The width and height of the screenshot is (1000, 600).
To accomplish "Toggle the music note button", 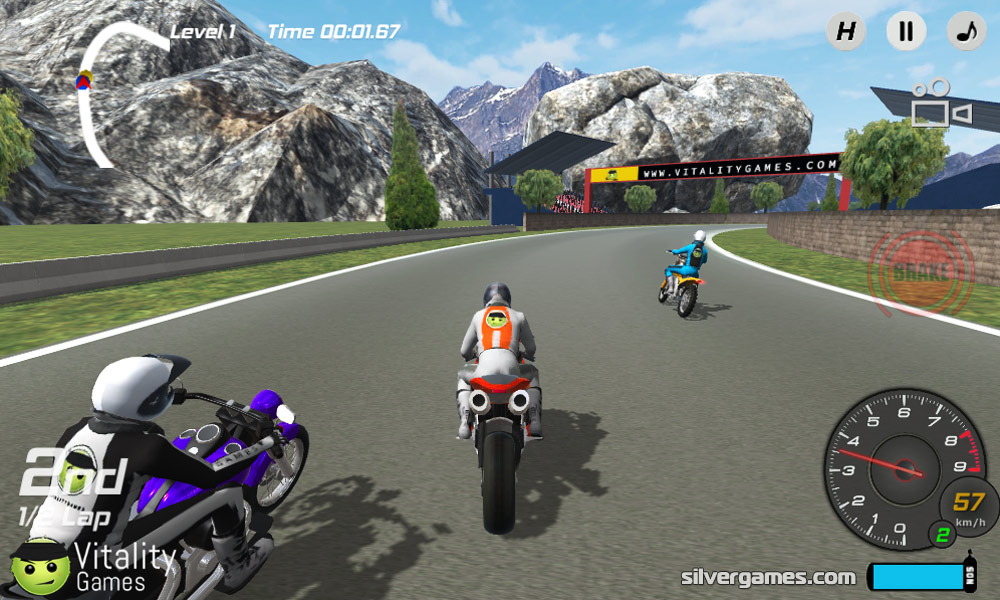I will 966,31.
